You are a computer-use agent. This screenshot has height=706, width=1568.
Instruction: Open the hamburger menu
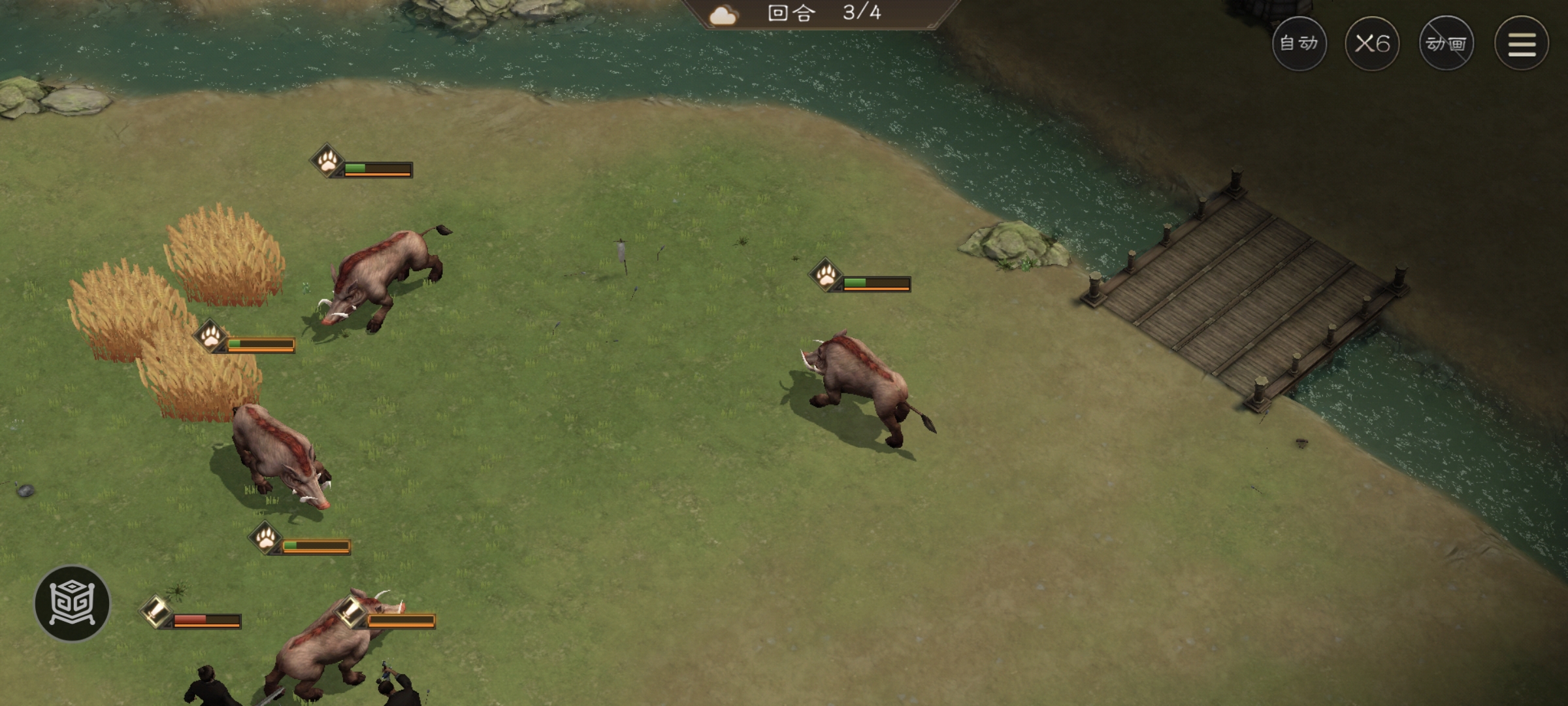click(1522, 44)
